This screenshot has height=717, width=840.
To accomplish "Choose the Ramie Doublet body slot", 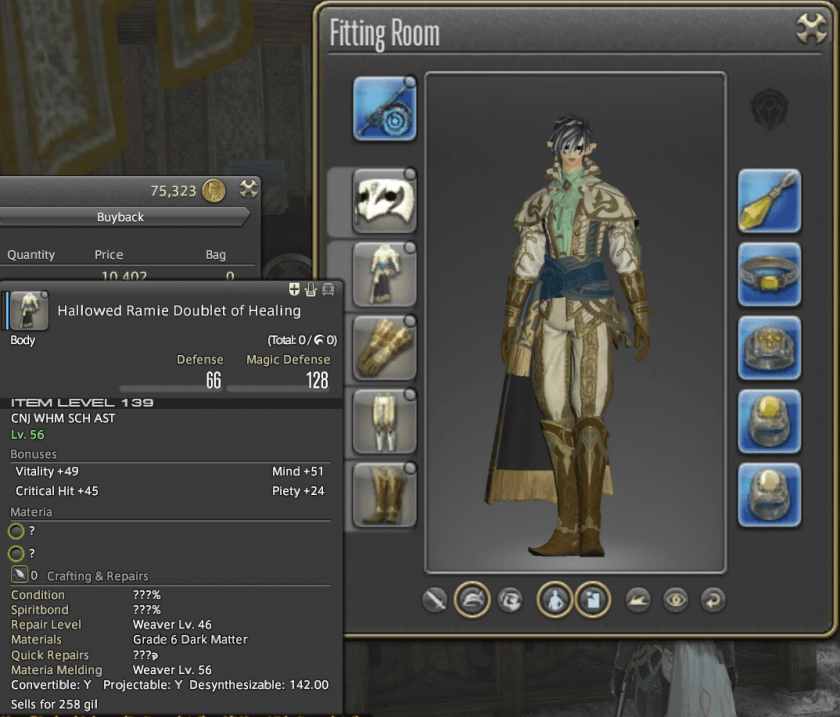I will [x=384, y=274].
